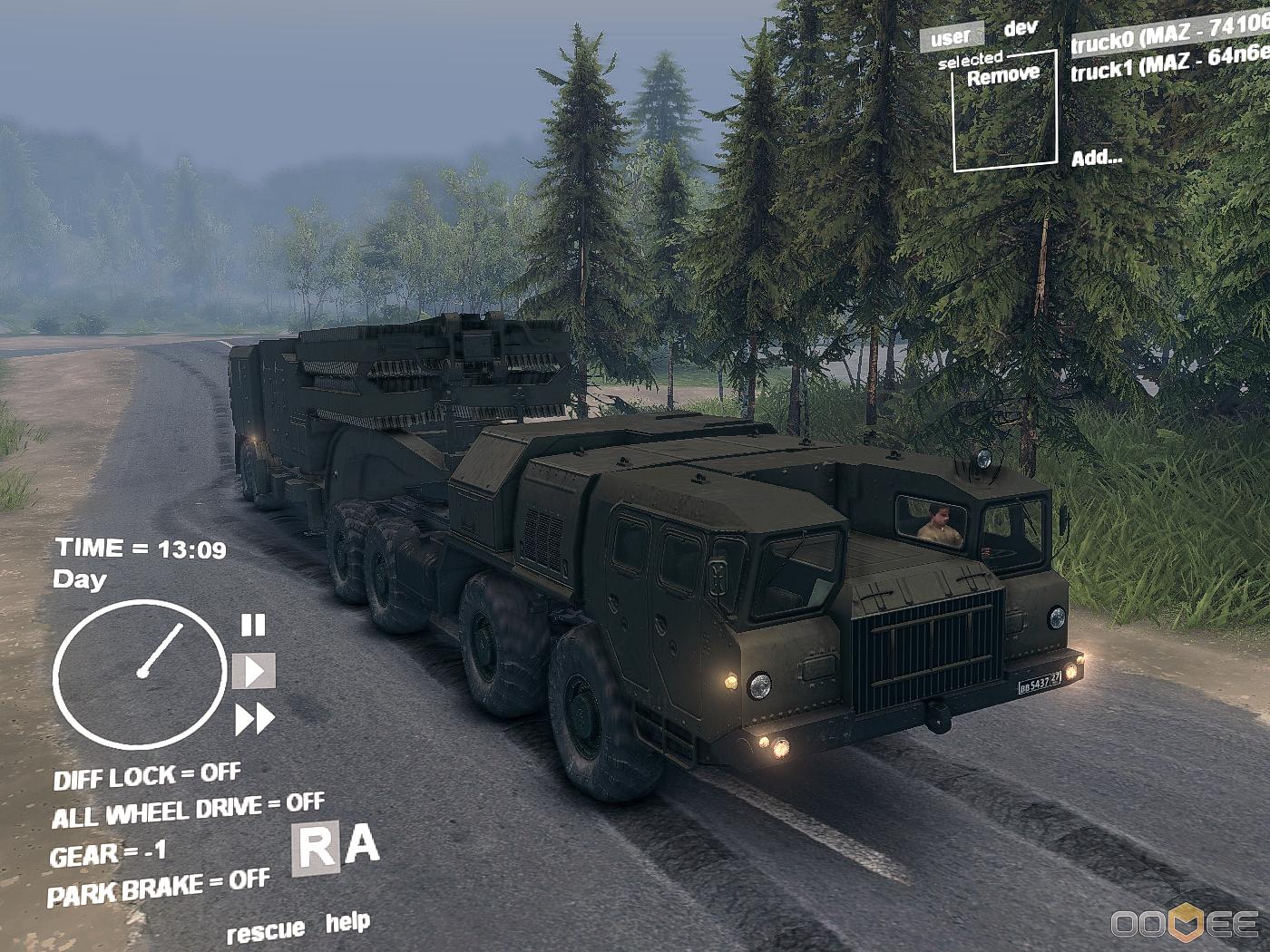Image resolution: width=1270 pixels, height=952 pixels.
Task: Open the help option
Action: pyautogui.click(x=347, y=922)
